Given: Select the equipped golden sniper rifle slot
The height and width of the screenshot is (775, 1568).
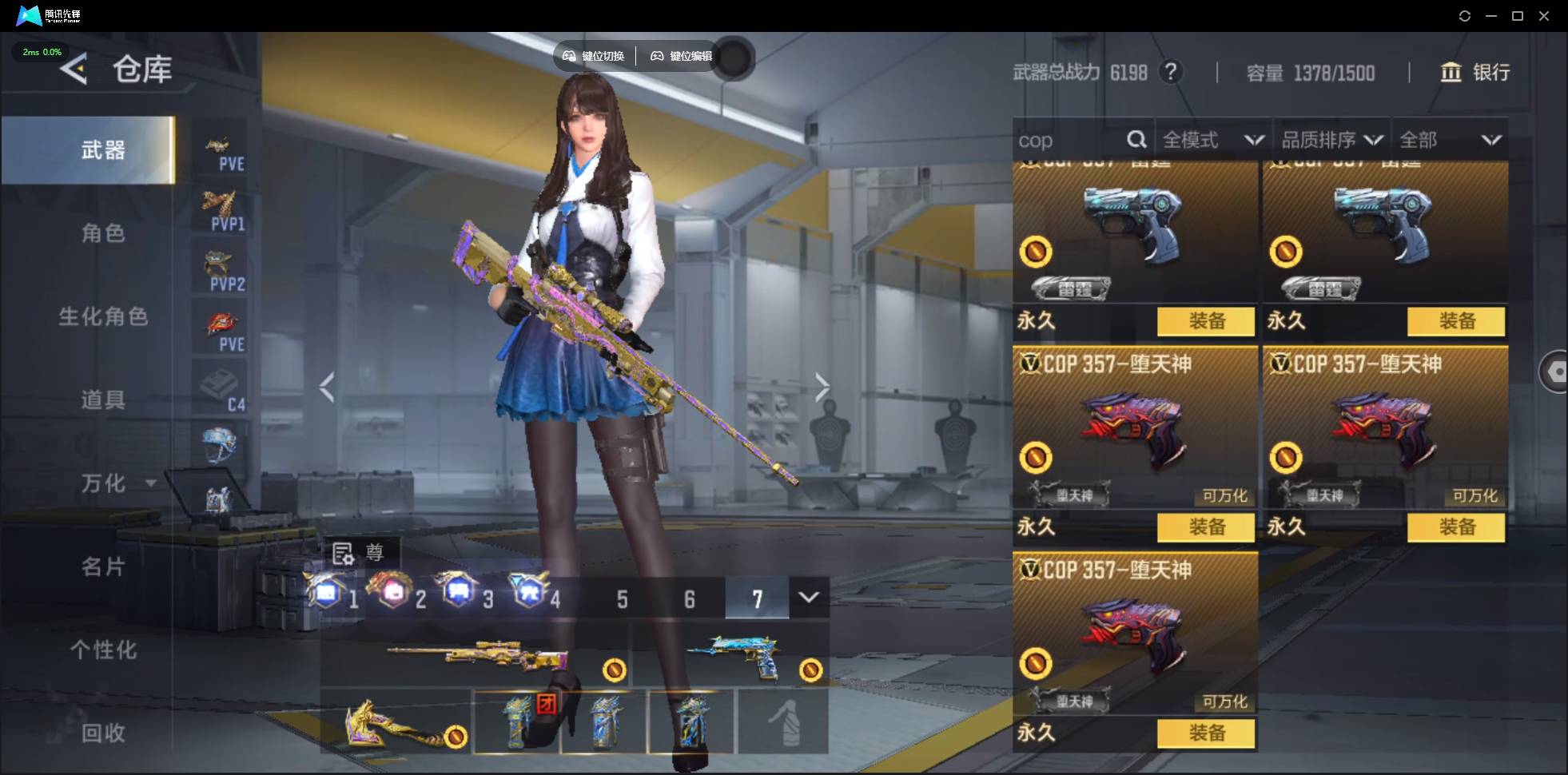Looking at the screenshot, I should [x=476, y=657].
